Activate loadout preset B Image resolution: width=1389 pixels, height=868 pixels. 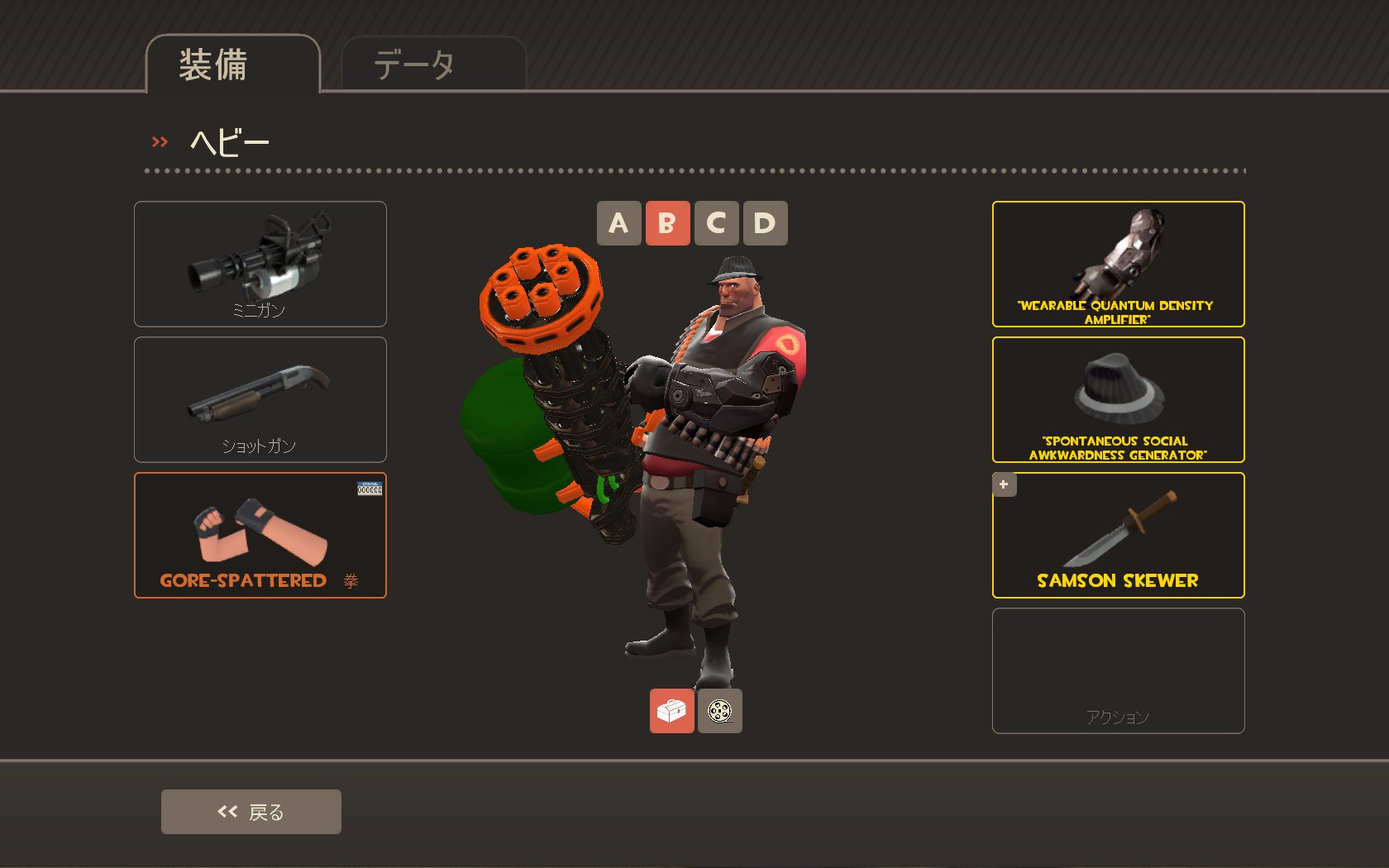point(666,222)
